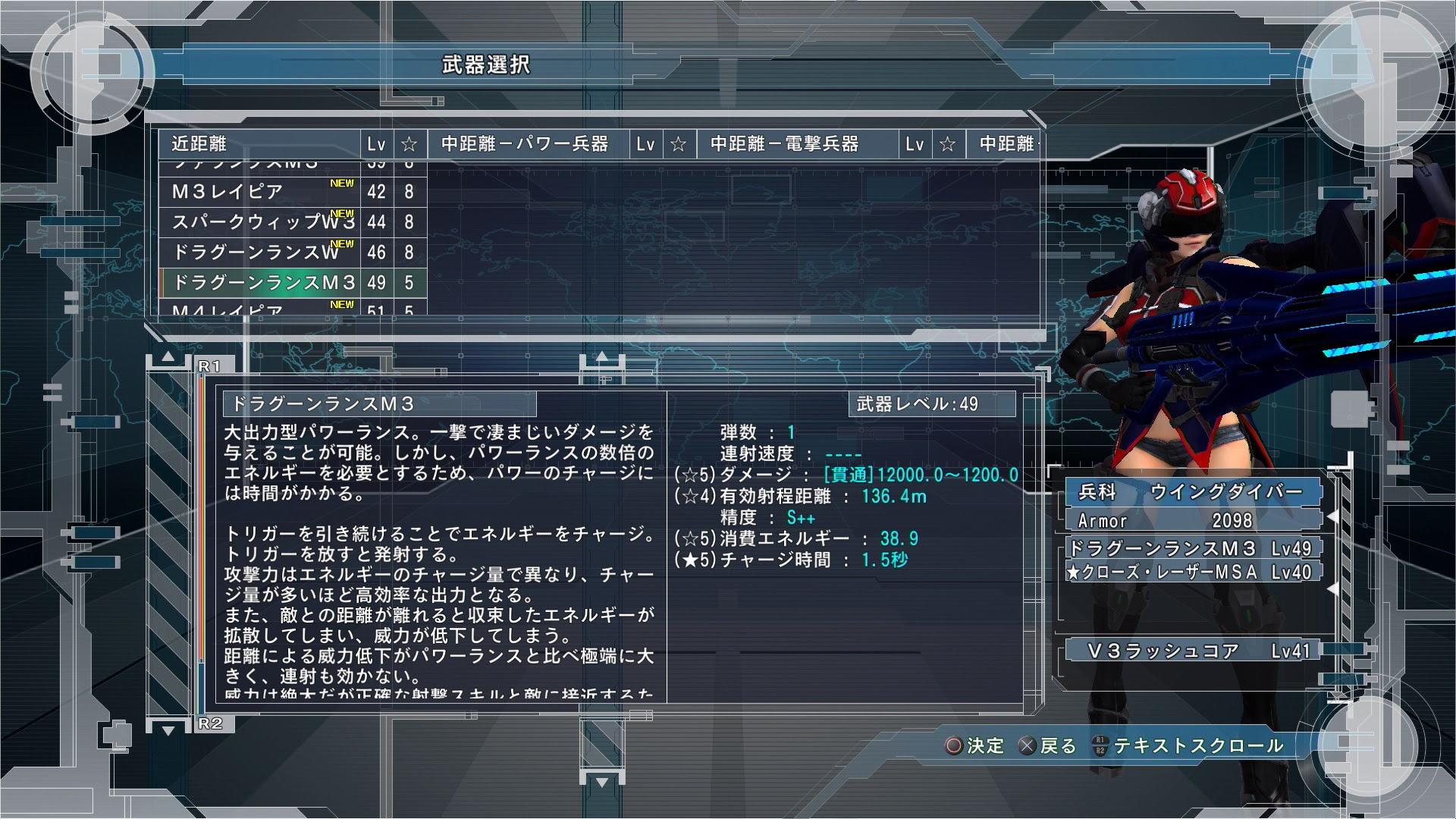
Task: Select weapon ドラグーンランスW from the list
Action: click(254, 252)
